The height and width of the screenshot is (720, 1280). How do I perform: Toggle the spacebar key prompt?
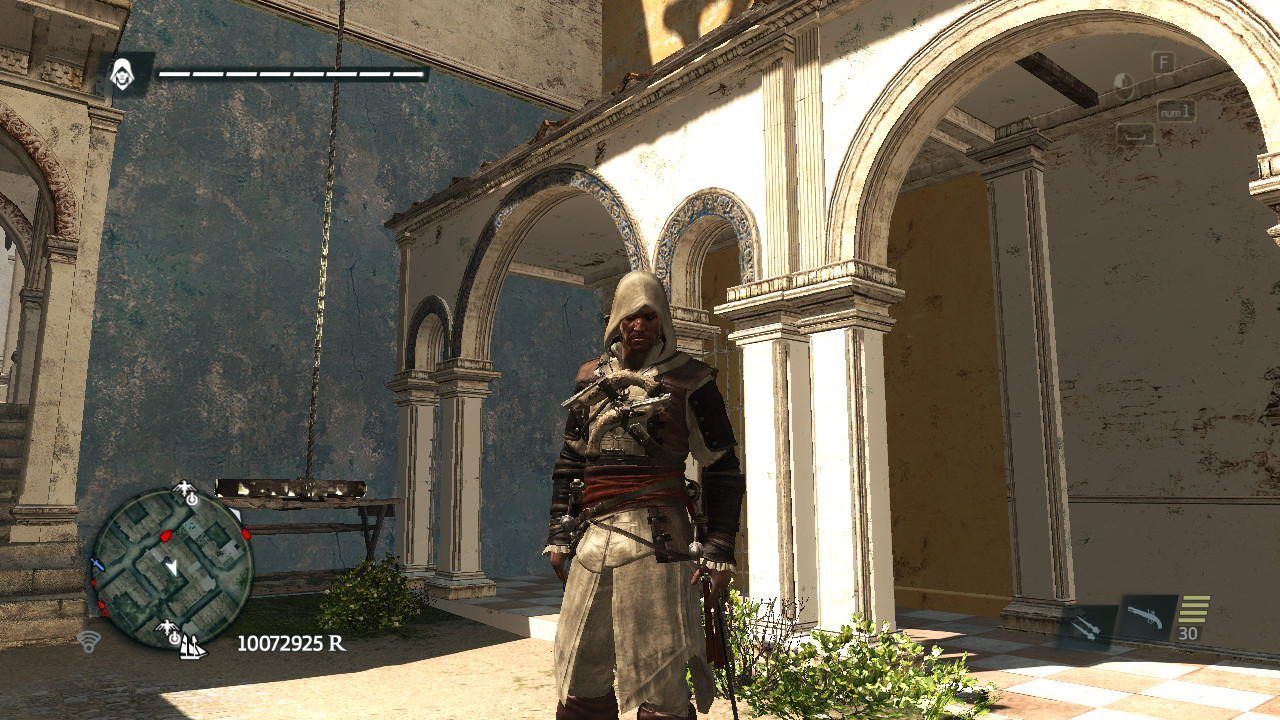[1136, 133]
